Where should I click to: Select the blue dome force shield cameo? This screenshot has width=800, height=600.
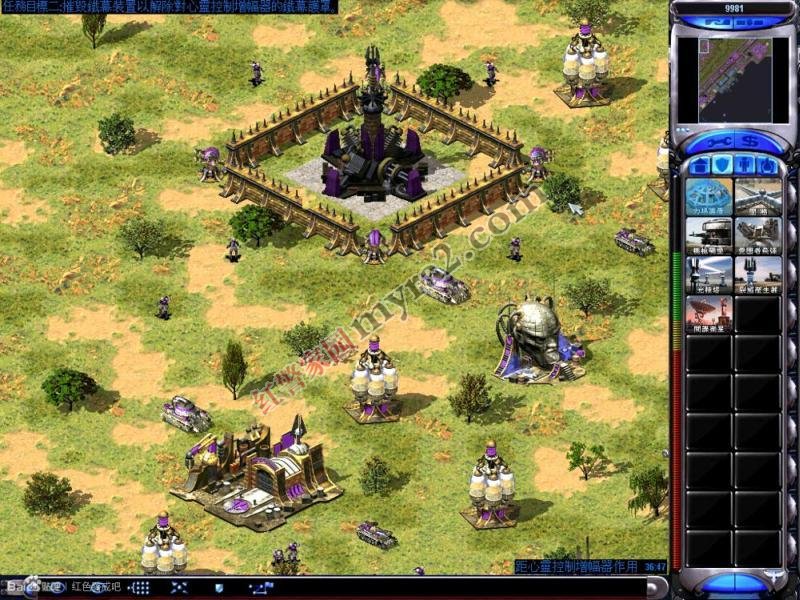coord(709,197)
